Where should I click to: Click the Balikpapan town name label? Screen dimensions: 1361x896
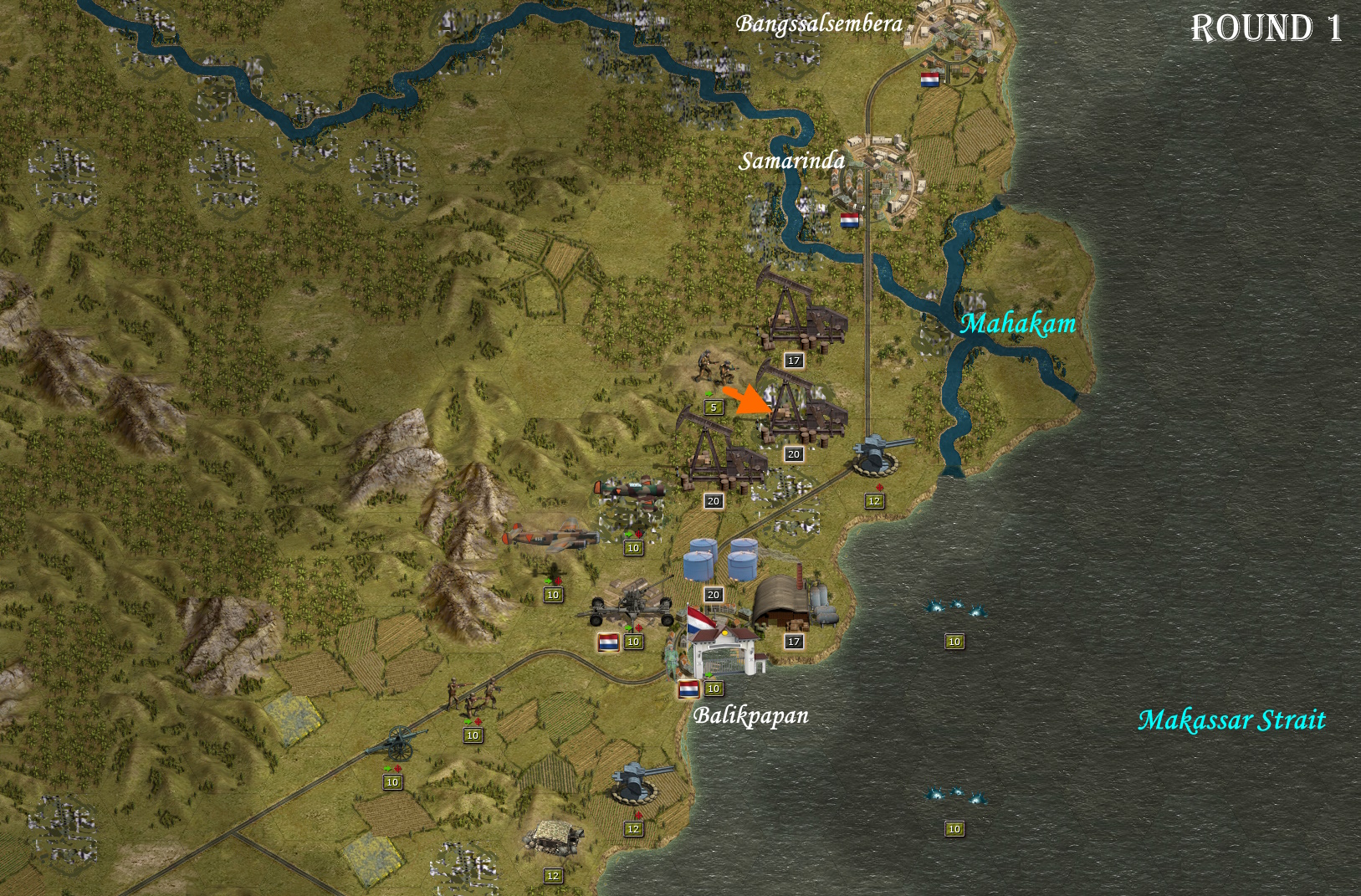click(751, 715)
